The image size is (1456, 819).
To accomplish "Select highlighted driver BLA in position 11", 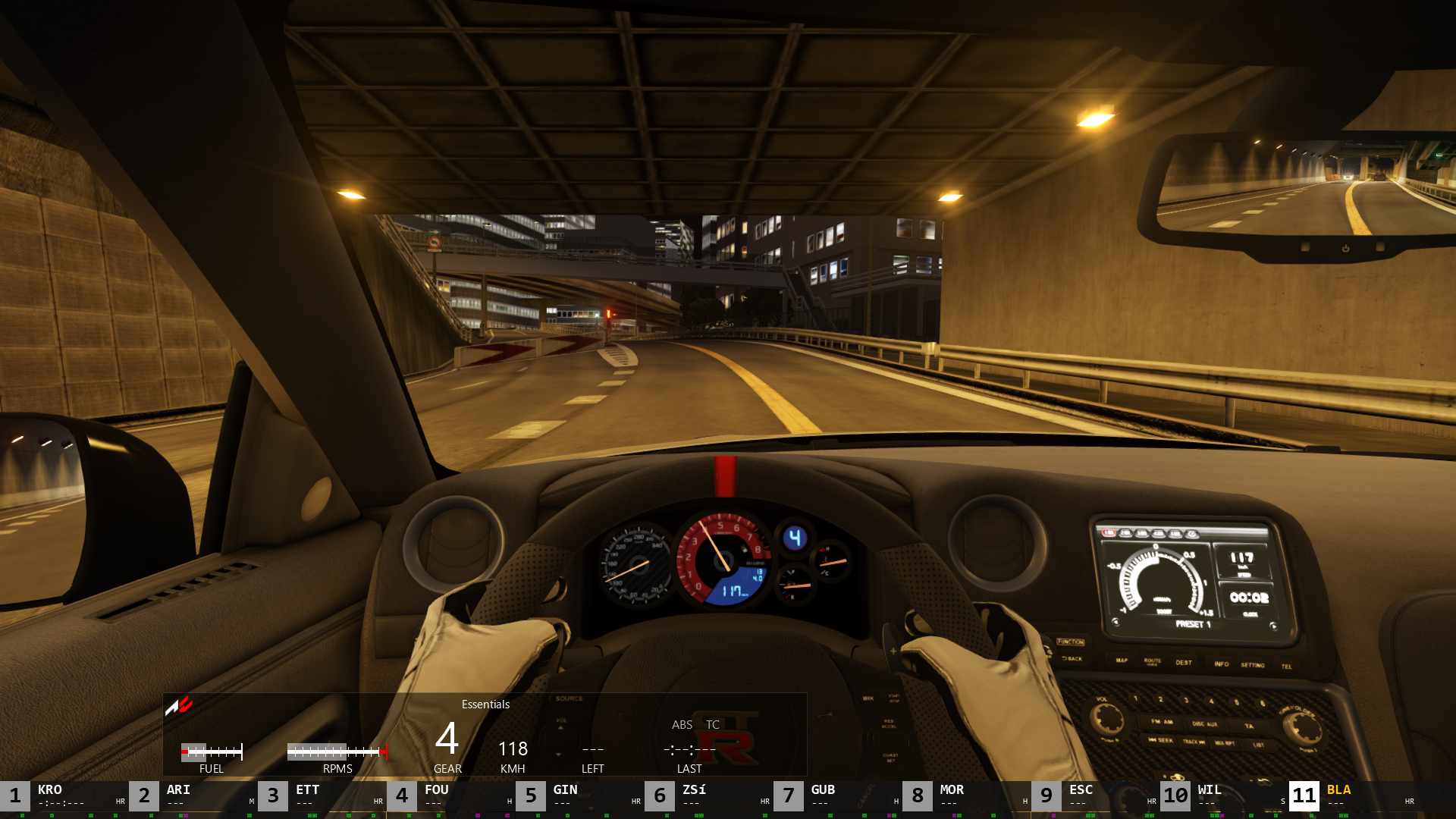I will (1354, 795).
